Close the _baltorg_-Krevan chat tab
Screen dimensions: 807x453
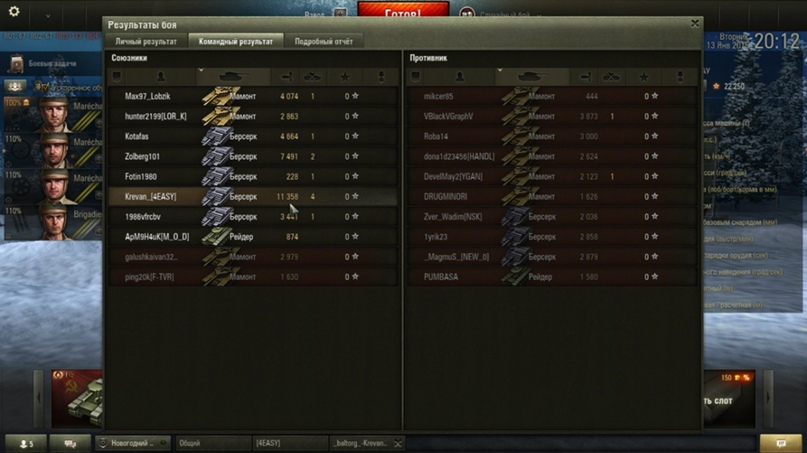tap(398, 443)
